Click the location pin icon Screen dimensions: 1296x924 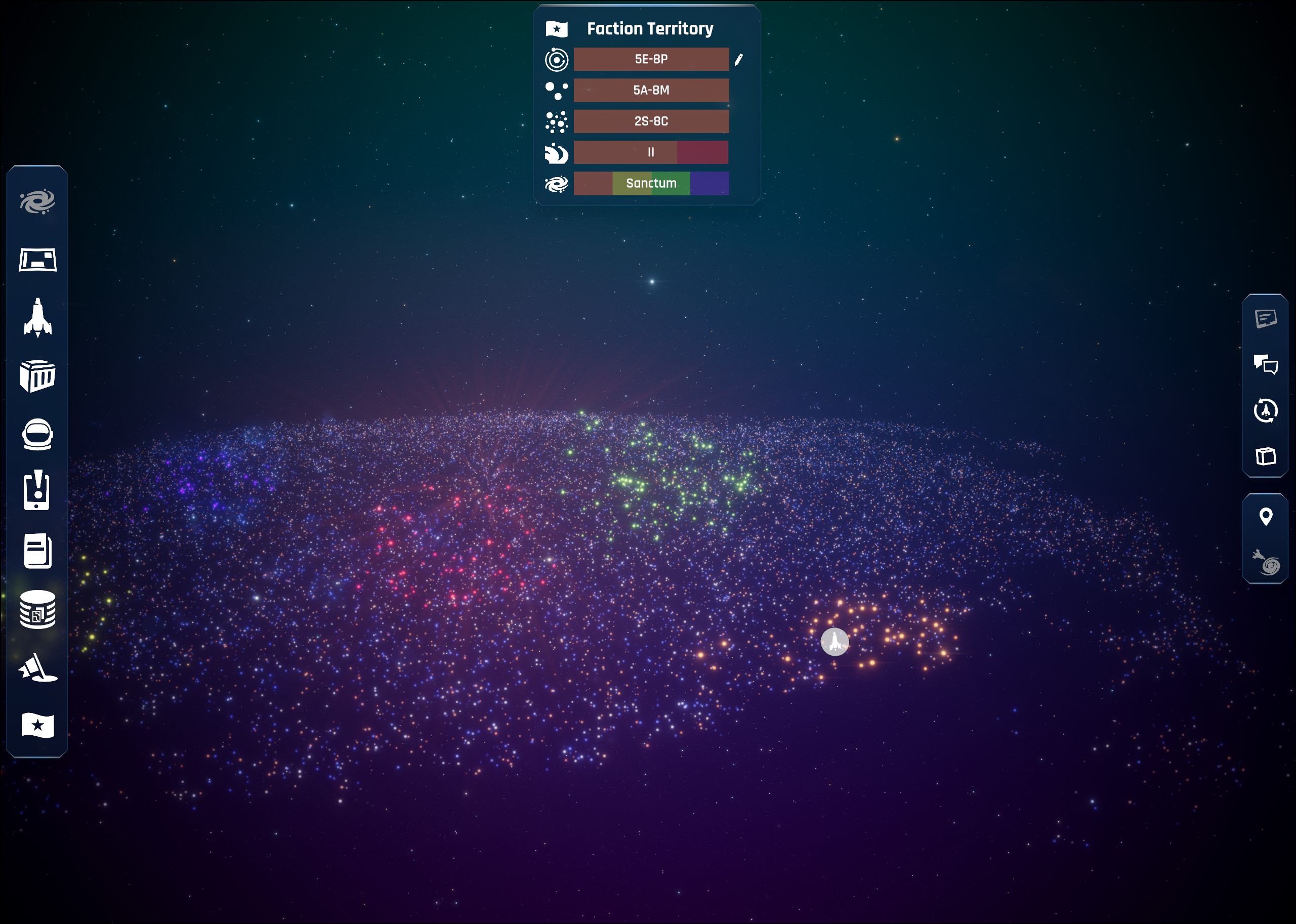click(1265, 517)
